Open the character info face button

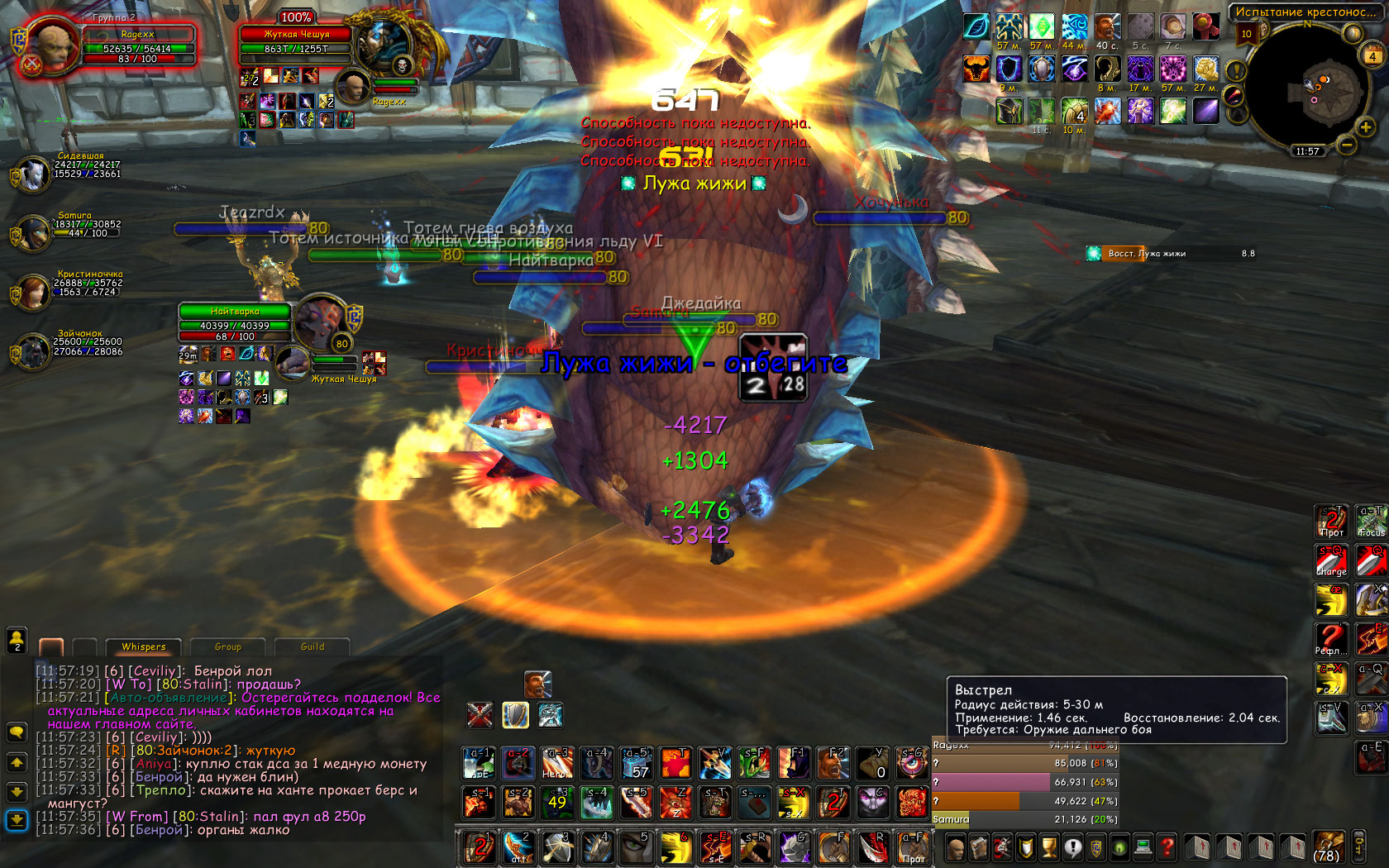pyautogui.click(x=955, y=847)
